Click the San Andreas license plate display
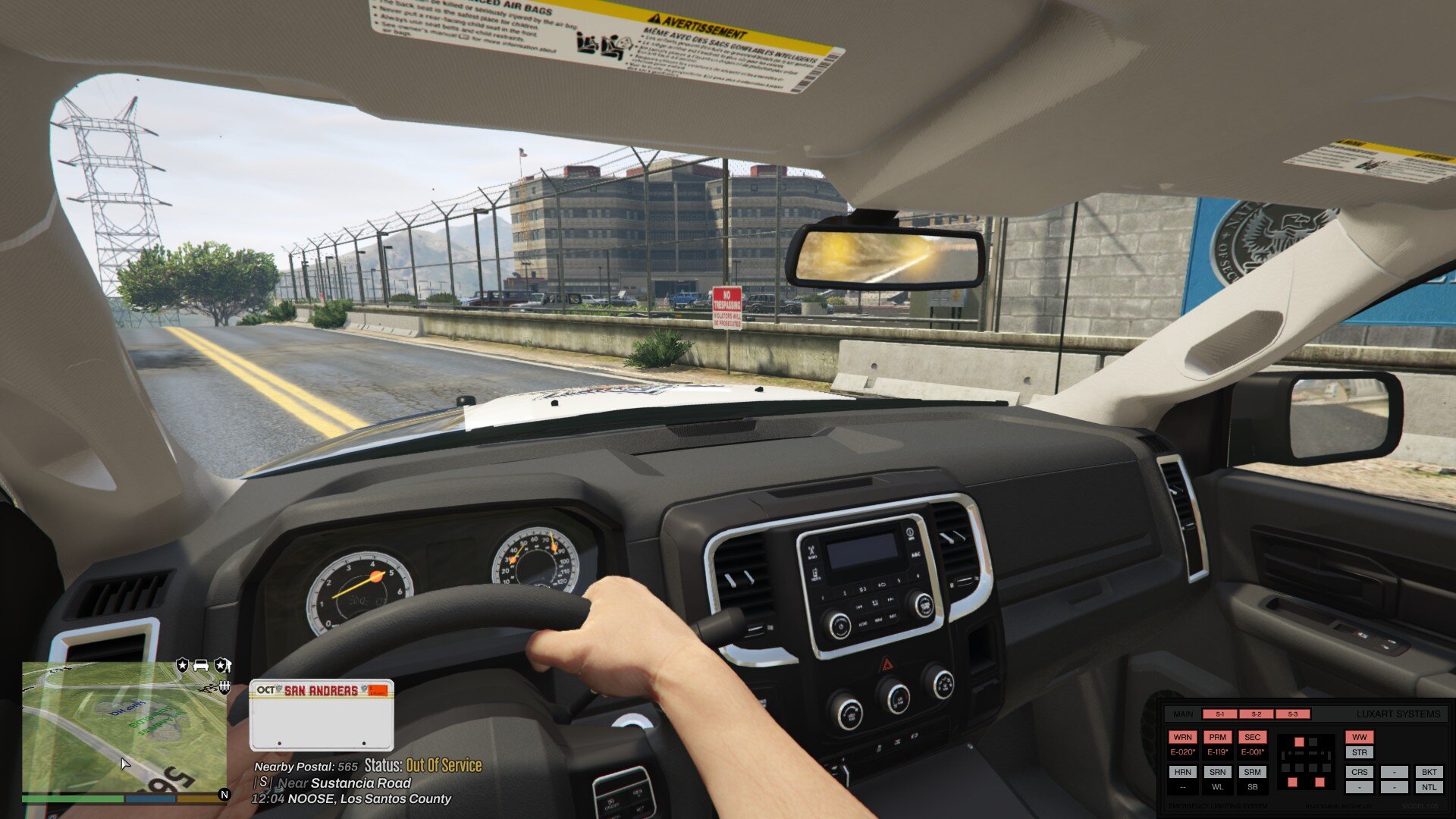The width and height of the screenshot is (1456, 819). (322, 714)
